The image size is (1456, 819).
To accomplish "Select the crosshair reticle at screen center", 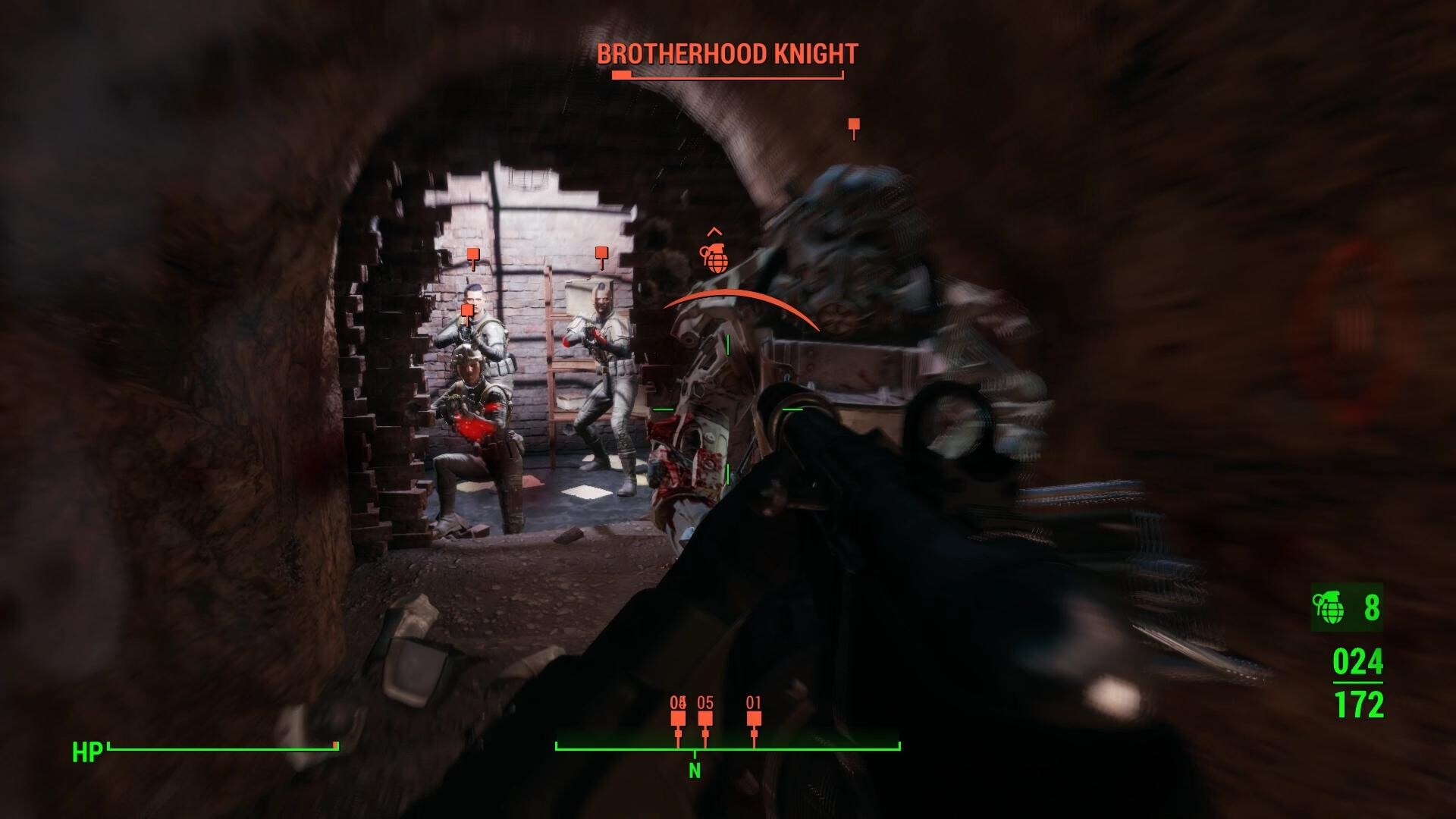I will (726, 409).
